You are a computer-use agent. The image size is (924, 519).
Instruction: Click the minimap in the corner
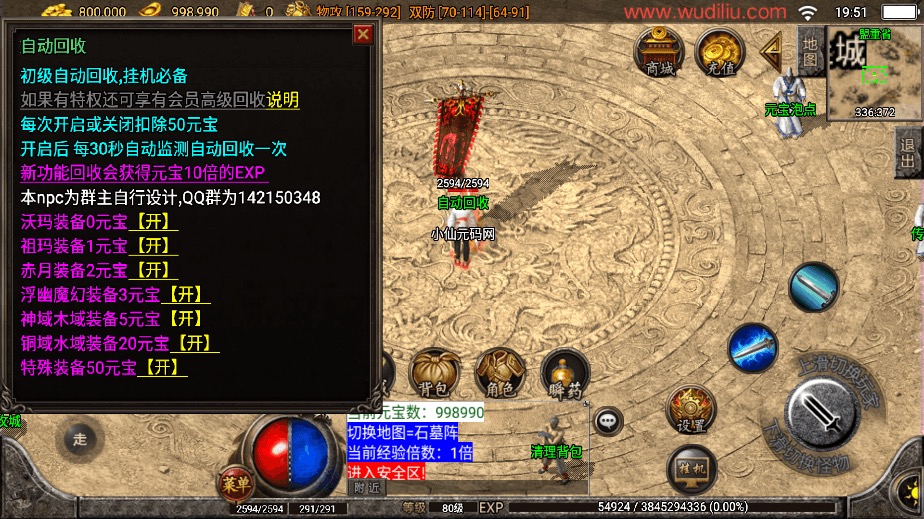874,75
